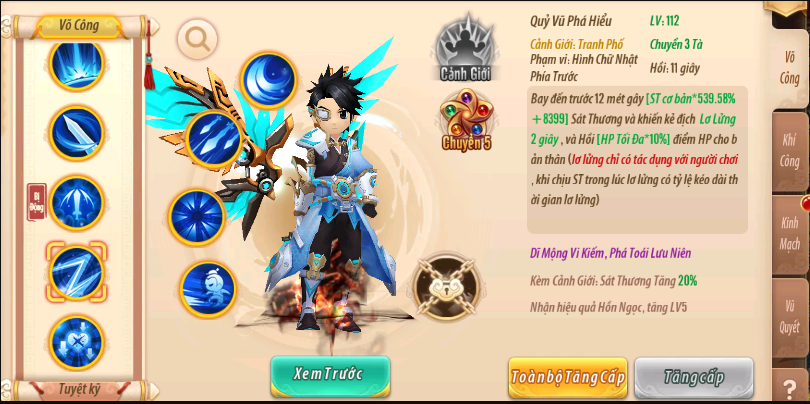Select the triple blade equipped skill slot
The height and width of the screenshot is (404, 810).
click(x=212, y=139)
